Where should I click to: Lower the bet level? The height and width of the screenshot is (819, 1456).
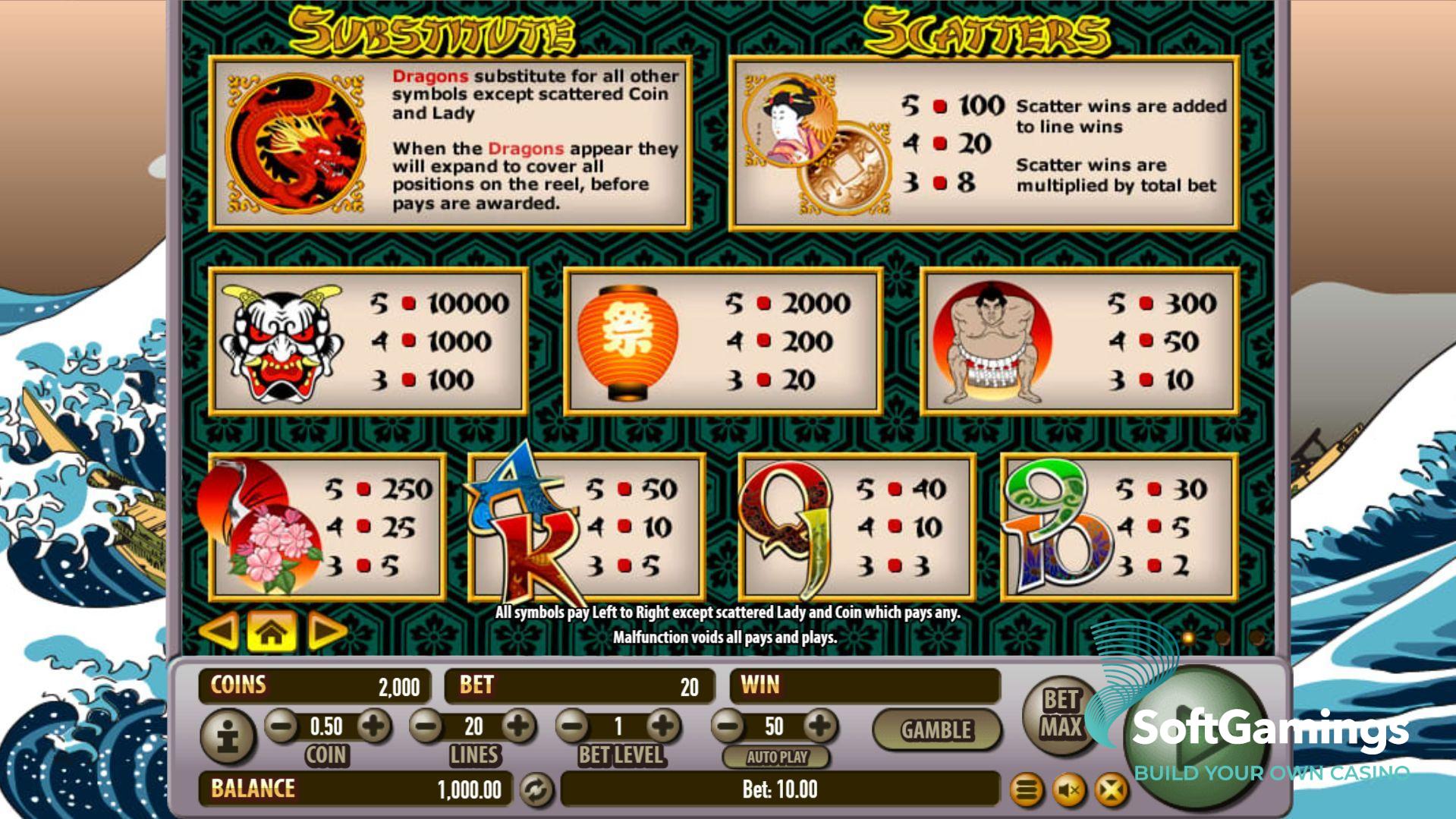pyautogui.click(x=573, y=726)
